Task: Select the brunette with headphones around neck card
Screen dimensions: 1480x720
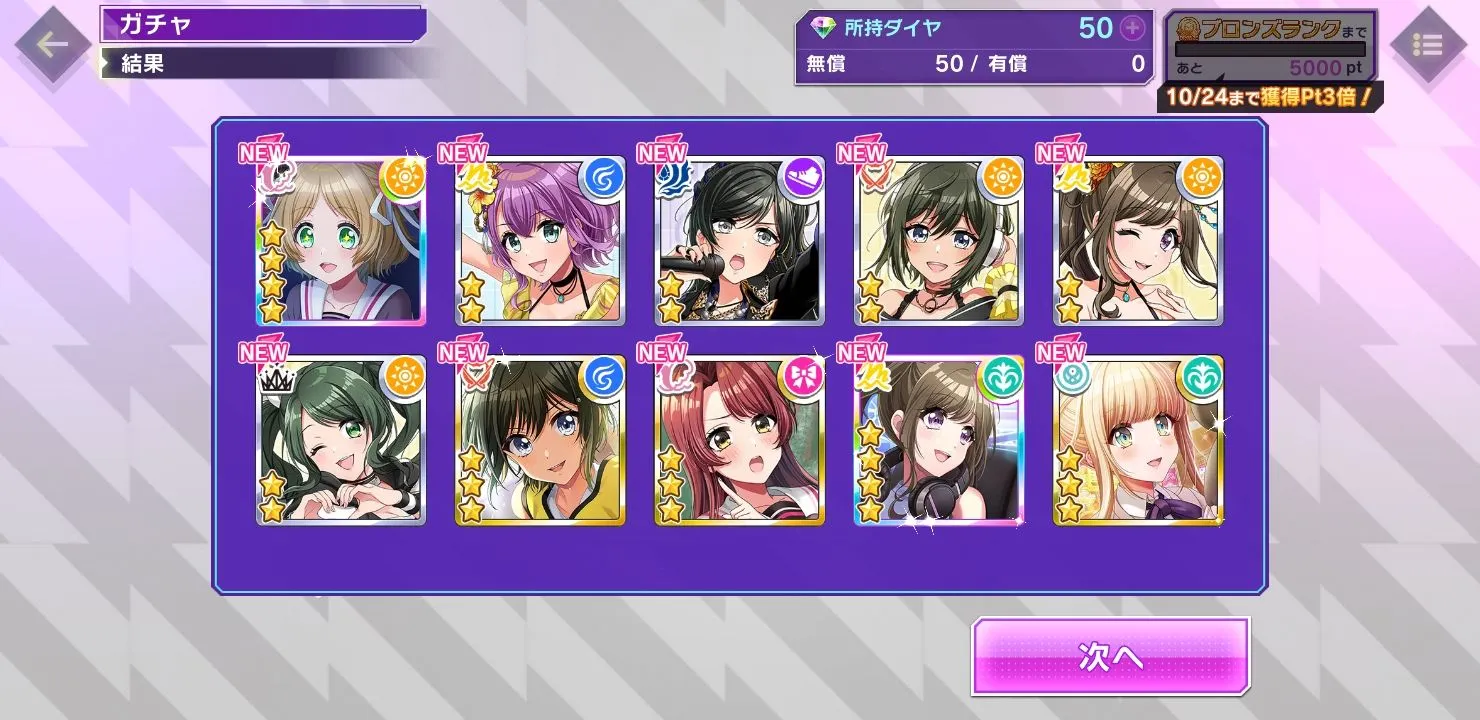Action: pyautogui.click(x=939, y=441)
